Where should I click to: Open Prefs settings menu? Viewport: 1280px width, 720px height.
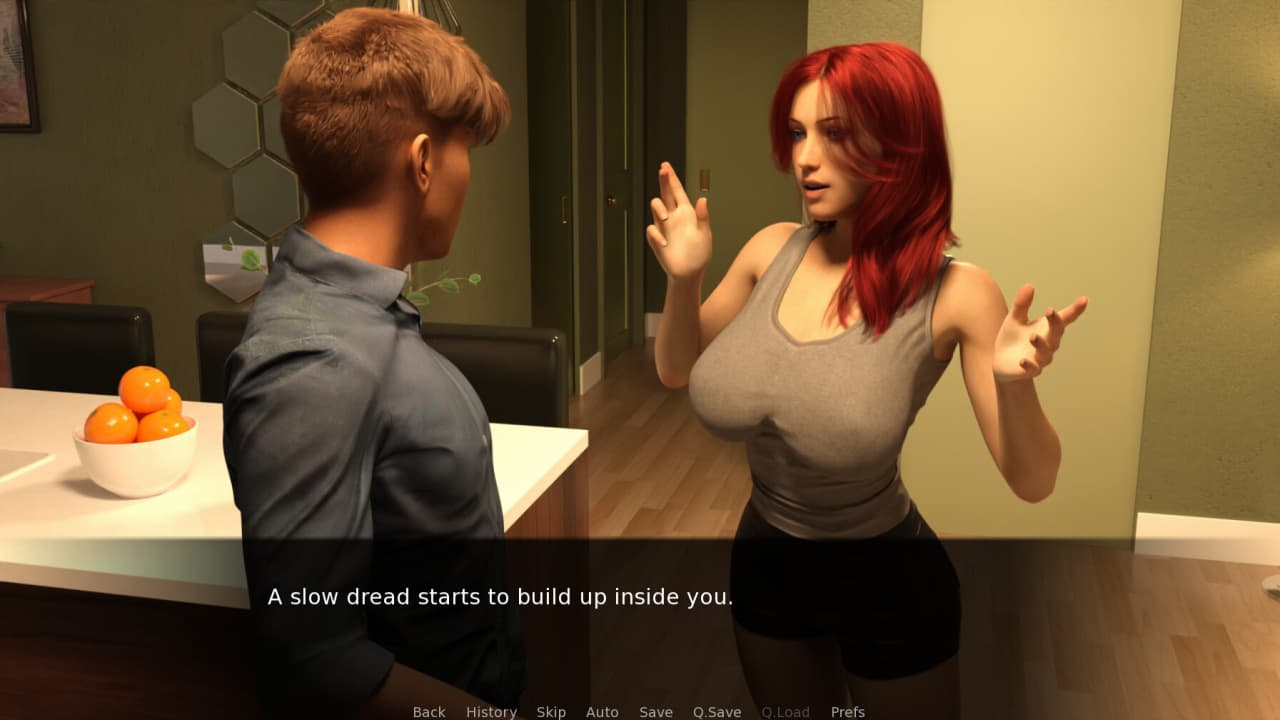848,712
